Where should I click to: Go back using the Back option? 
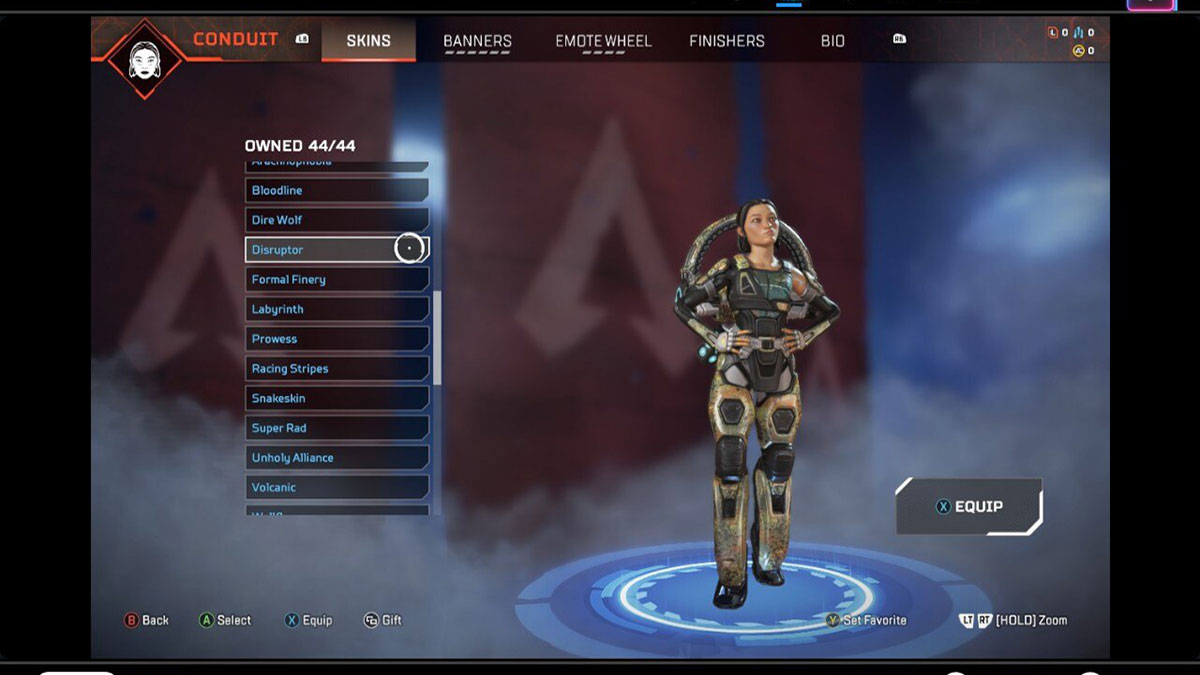point(146,620)
